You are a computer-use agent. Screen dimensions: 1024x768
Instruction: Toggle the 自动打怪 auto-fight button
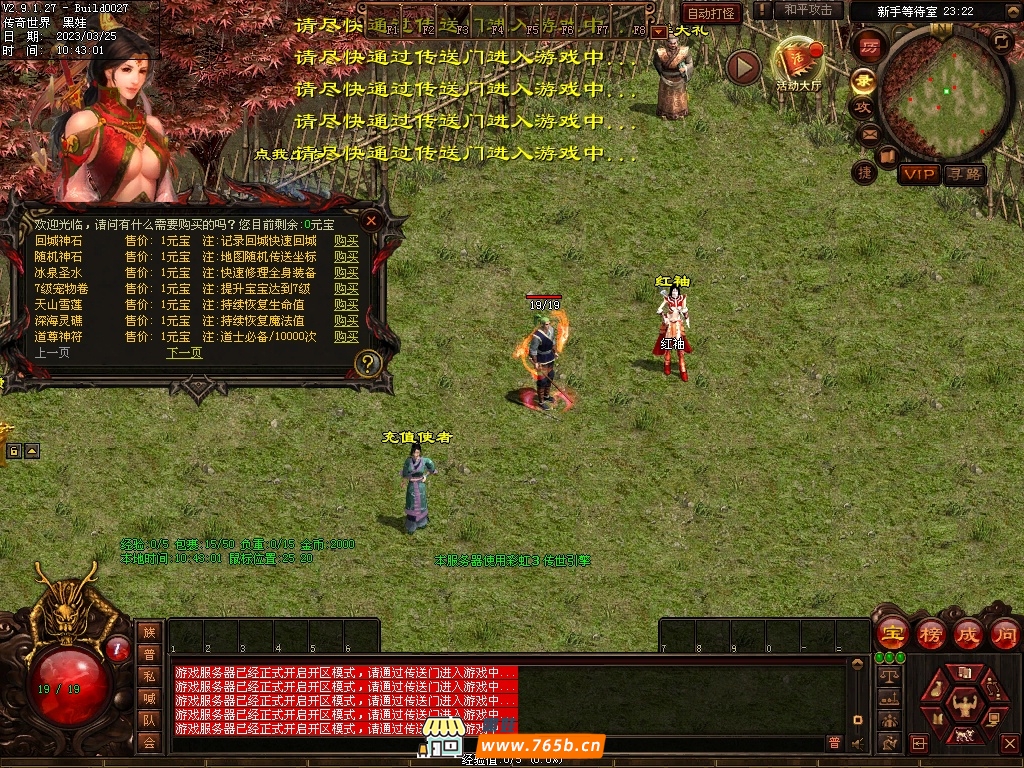pyautogui.click(x=712, y=13)
